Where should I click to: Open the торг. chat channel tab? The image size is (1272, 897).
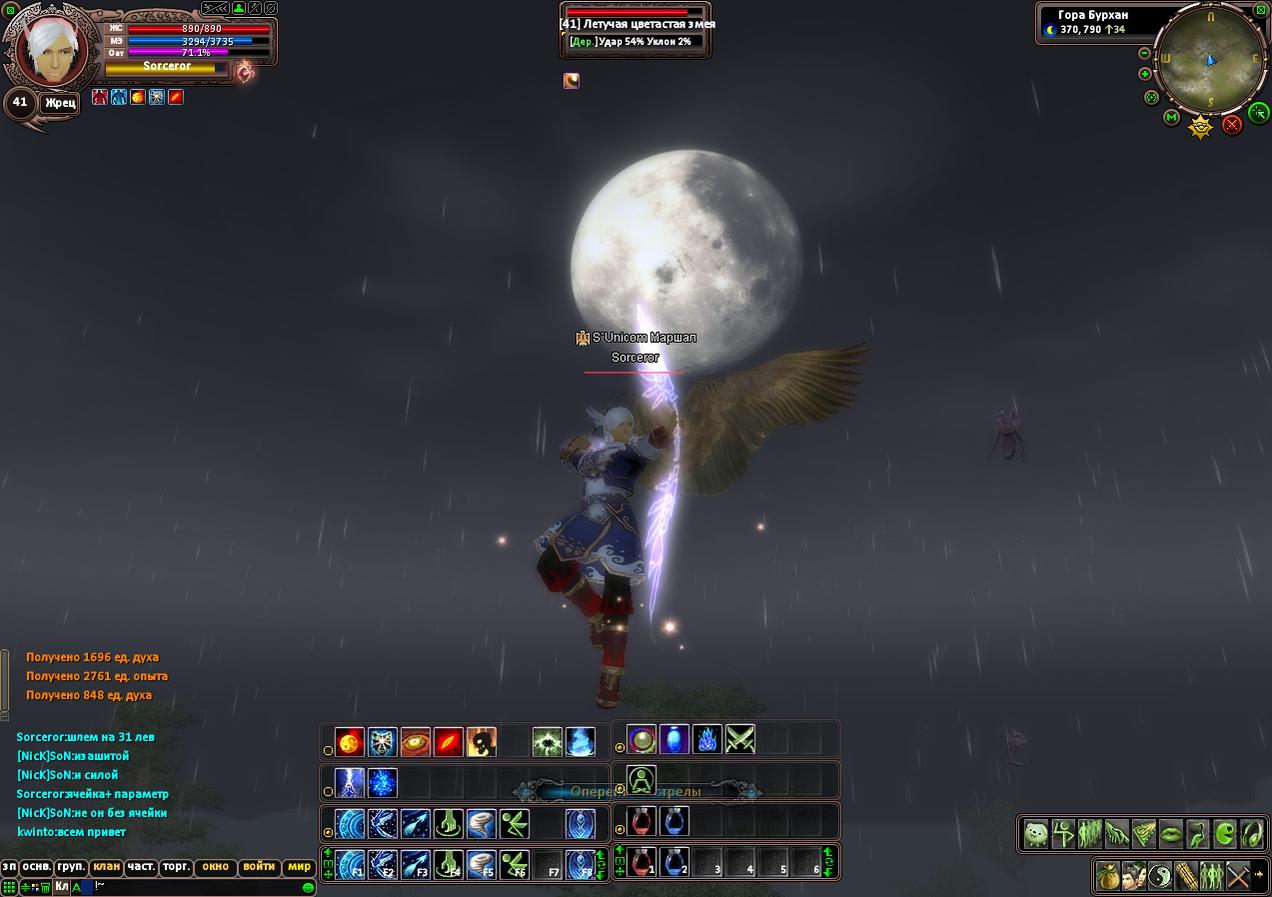[x=176, y=867]
